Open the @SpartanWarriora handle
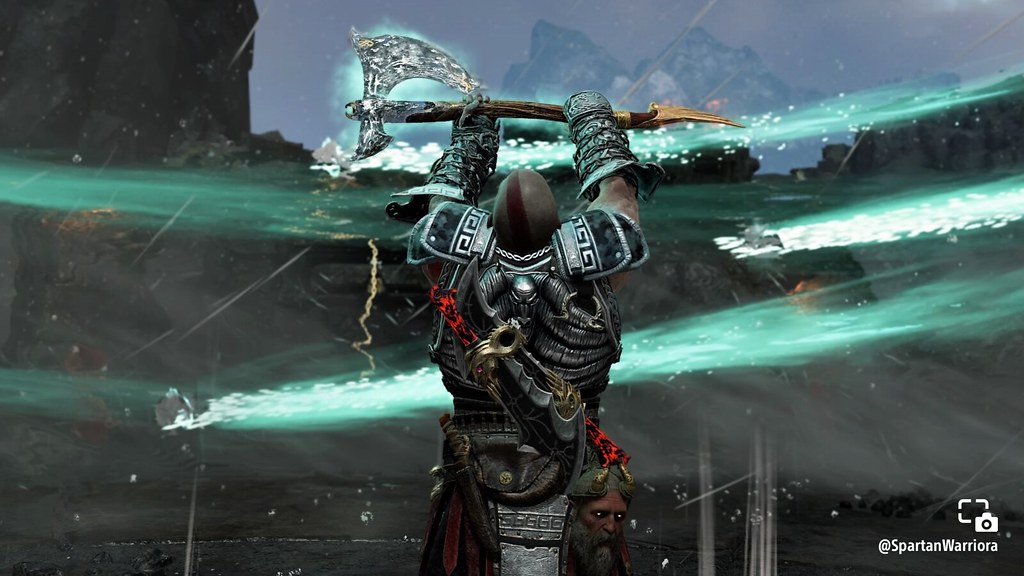The image size is (1024, 576). [x=937, y=546]
